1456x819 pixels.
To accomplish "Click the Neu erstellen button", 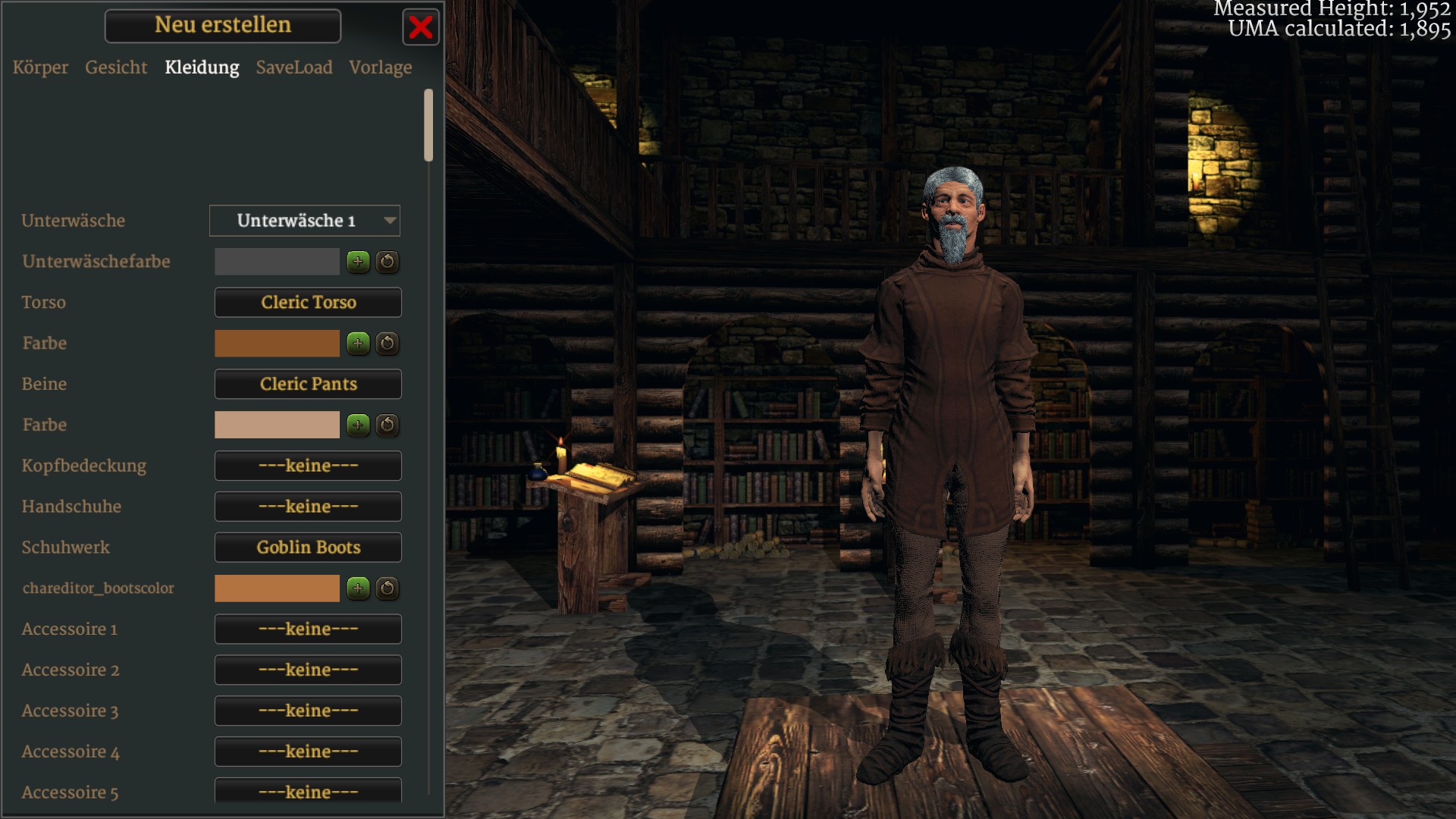I will point(223,26).
